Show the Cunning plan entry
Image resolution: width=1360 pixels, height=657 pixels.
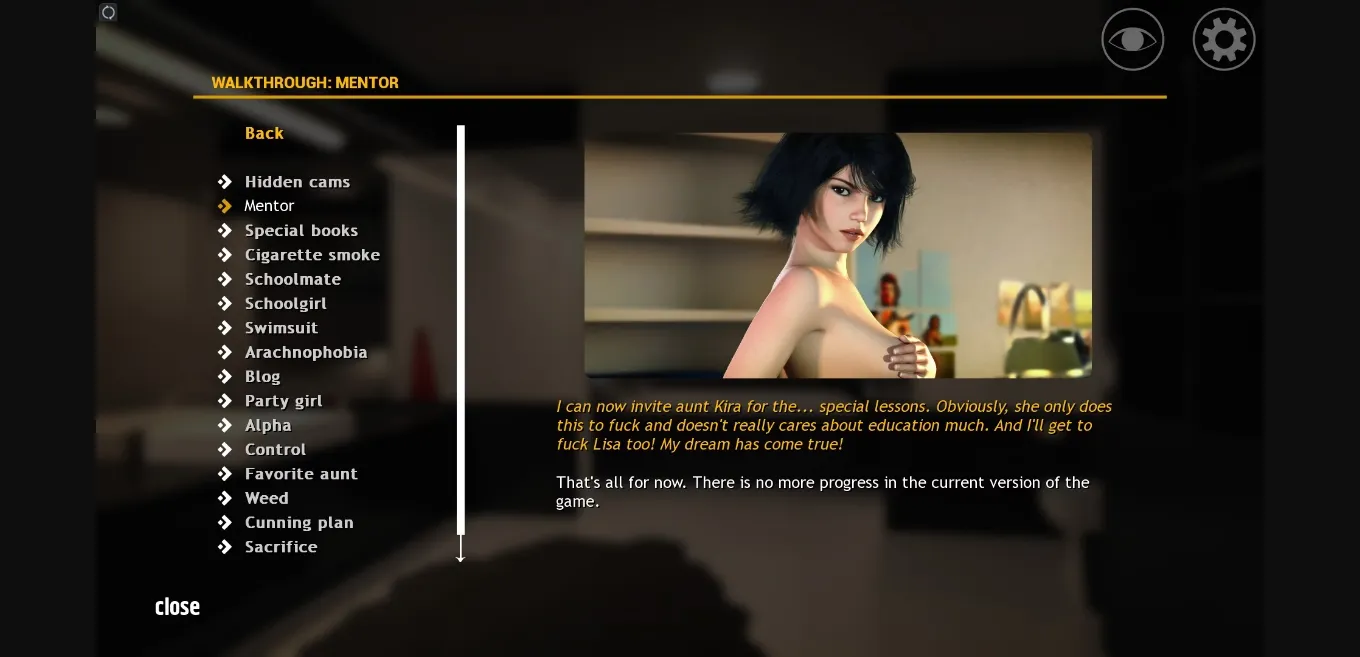pos(299,523)
